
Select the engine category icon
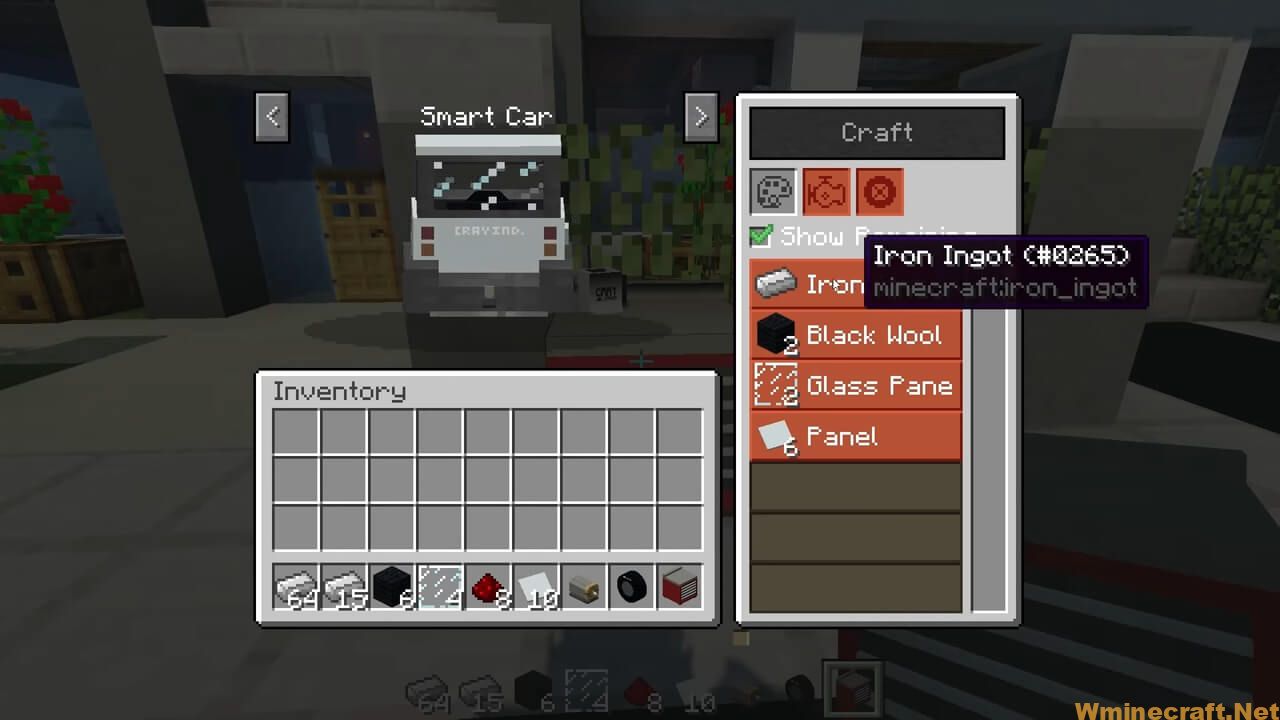click(x=825, y=191)
